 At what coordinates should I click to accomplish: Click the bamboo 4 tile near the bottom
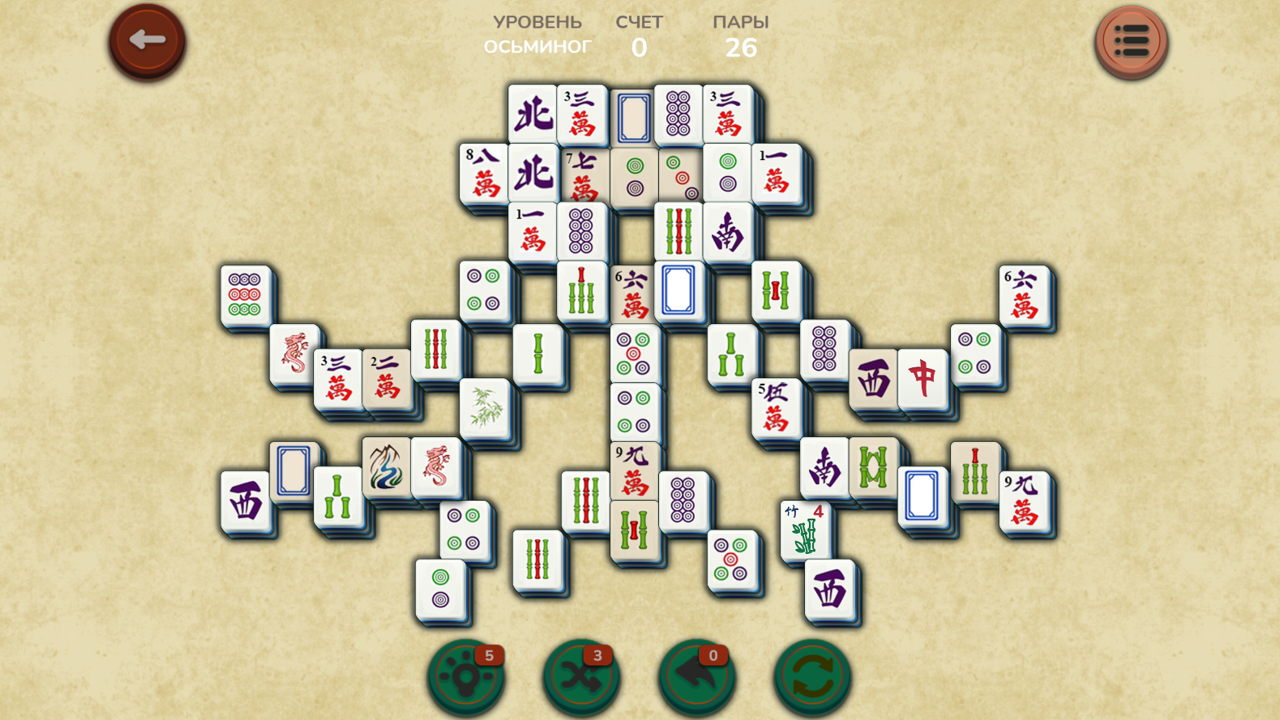pyautogui.click(x=803, y=527)
